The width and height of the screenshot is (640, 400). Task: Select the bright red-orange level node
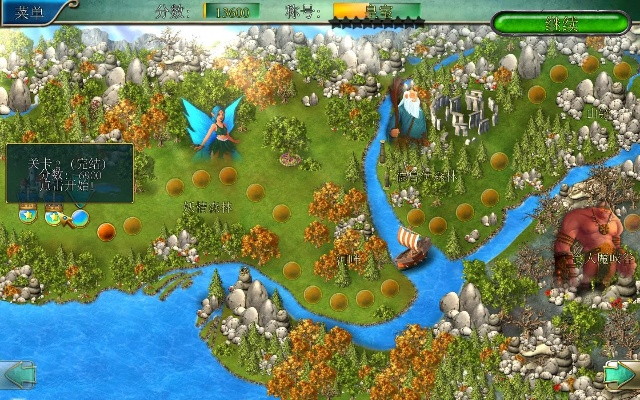point(105,232)
